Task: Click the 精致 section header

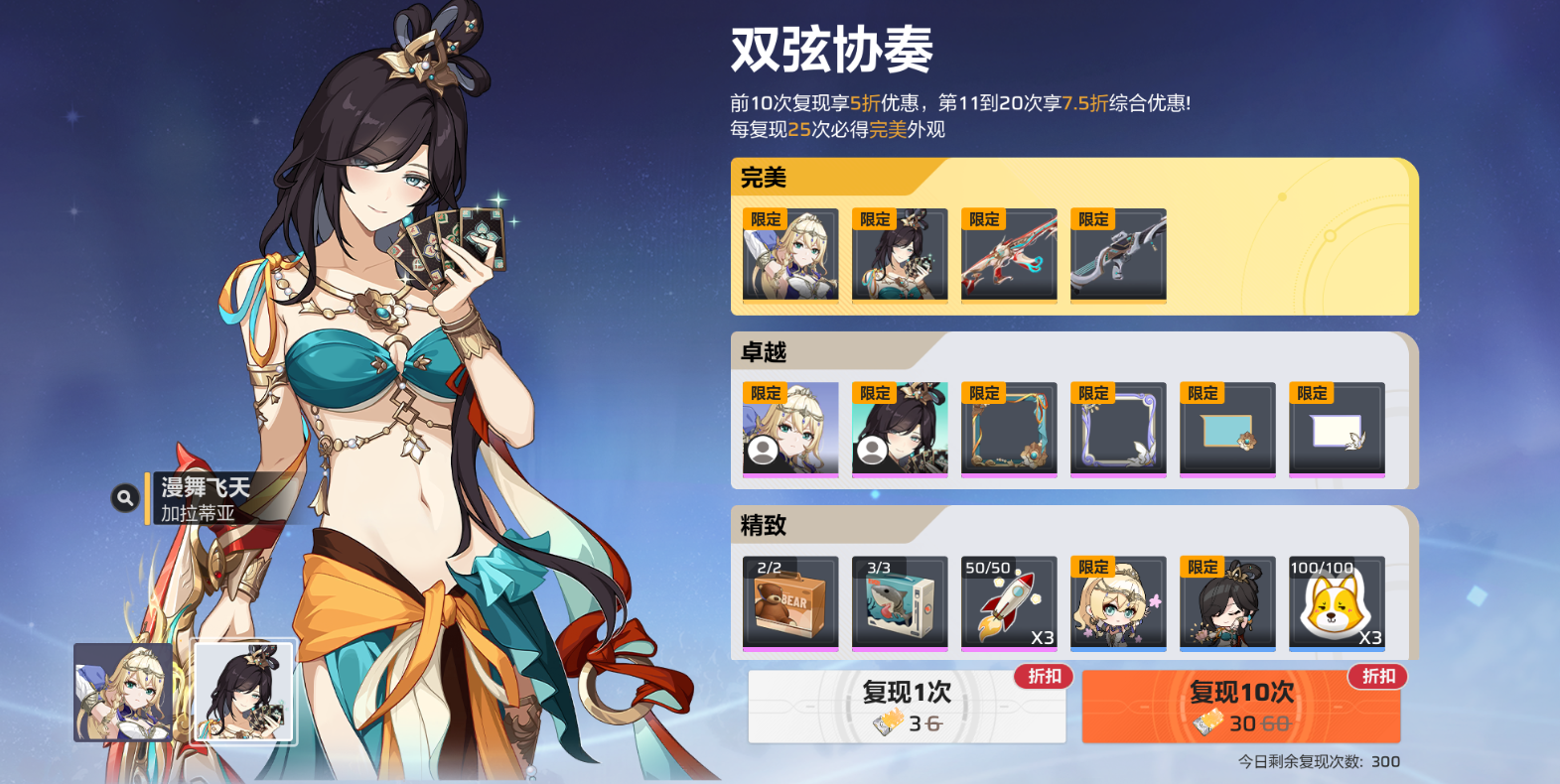Action: pyautogui.click(x=765, y=524)
